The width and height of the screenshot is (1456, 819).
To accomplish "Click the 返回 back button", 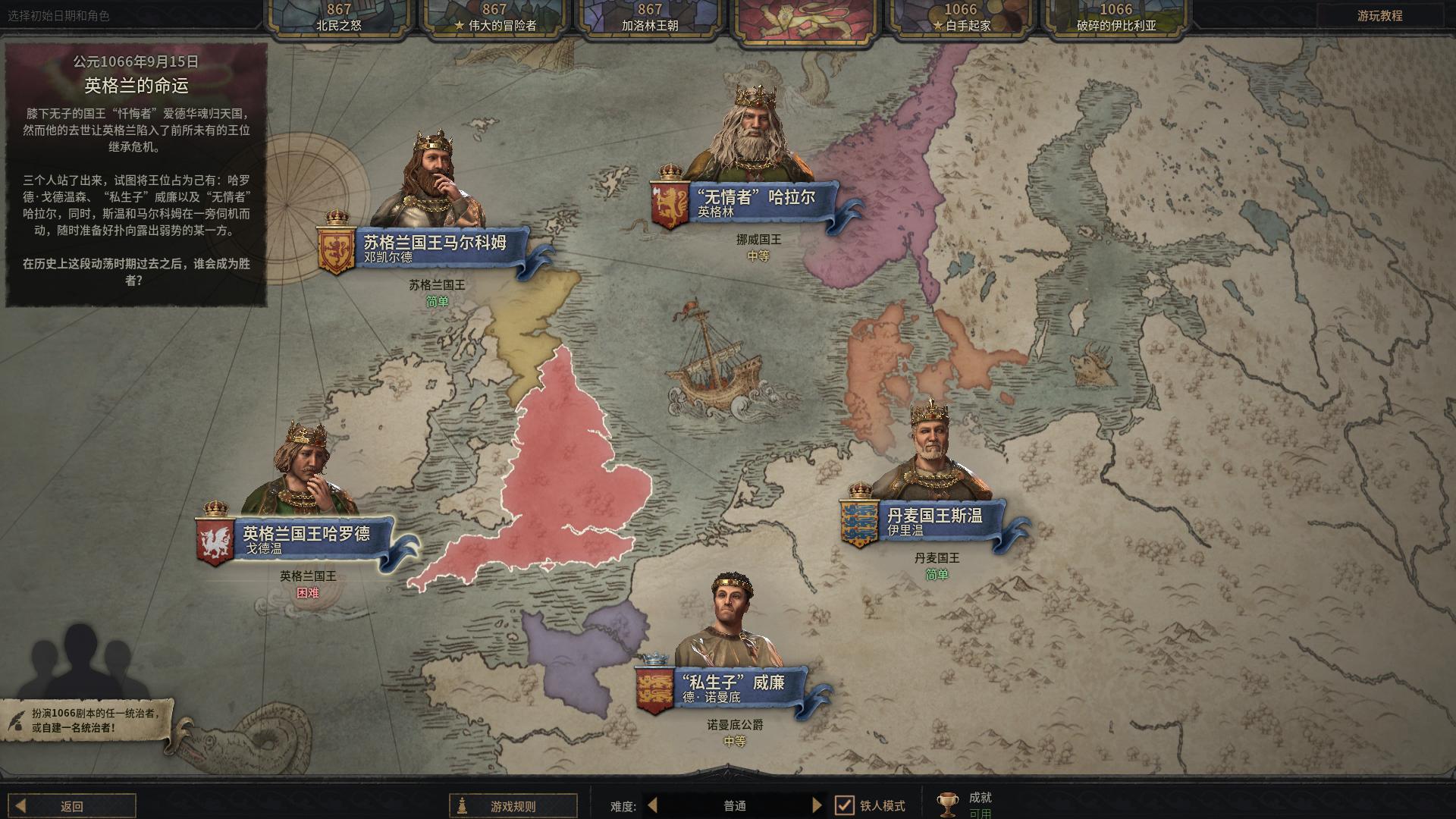I will pos(73,806).
